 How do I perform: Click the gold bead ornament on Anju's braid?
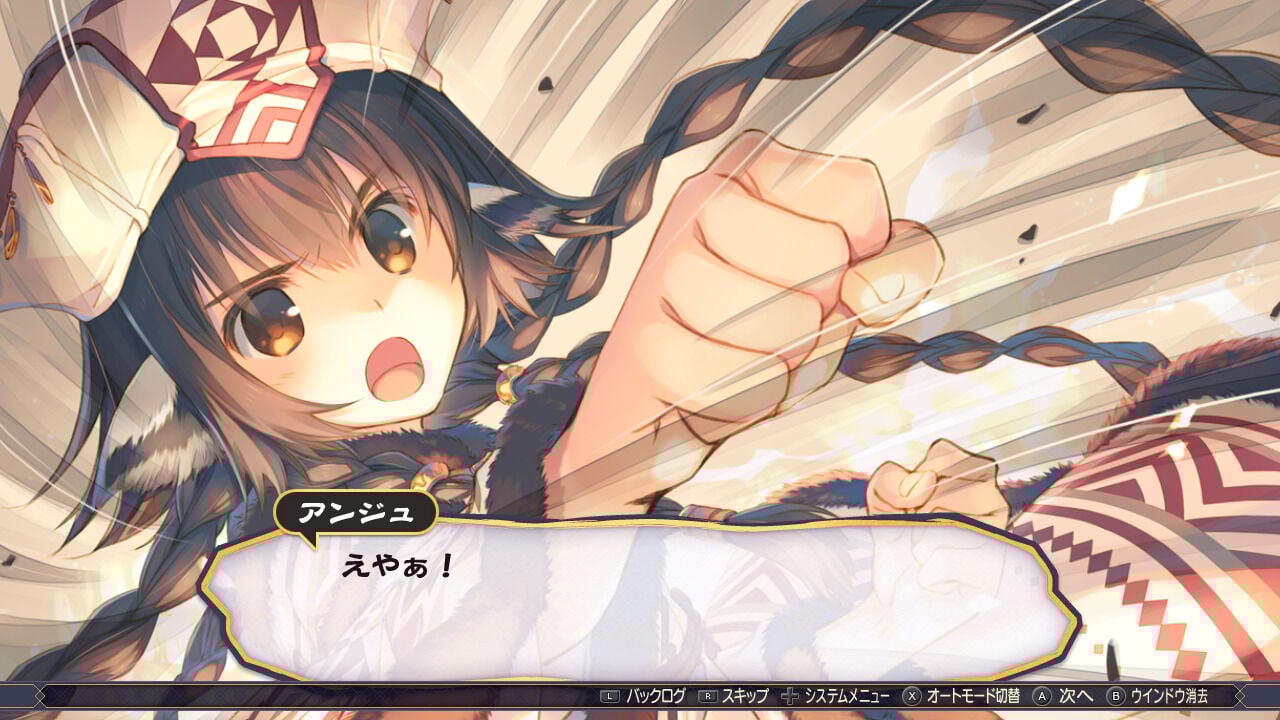(508, 383)
